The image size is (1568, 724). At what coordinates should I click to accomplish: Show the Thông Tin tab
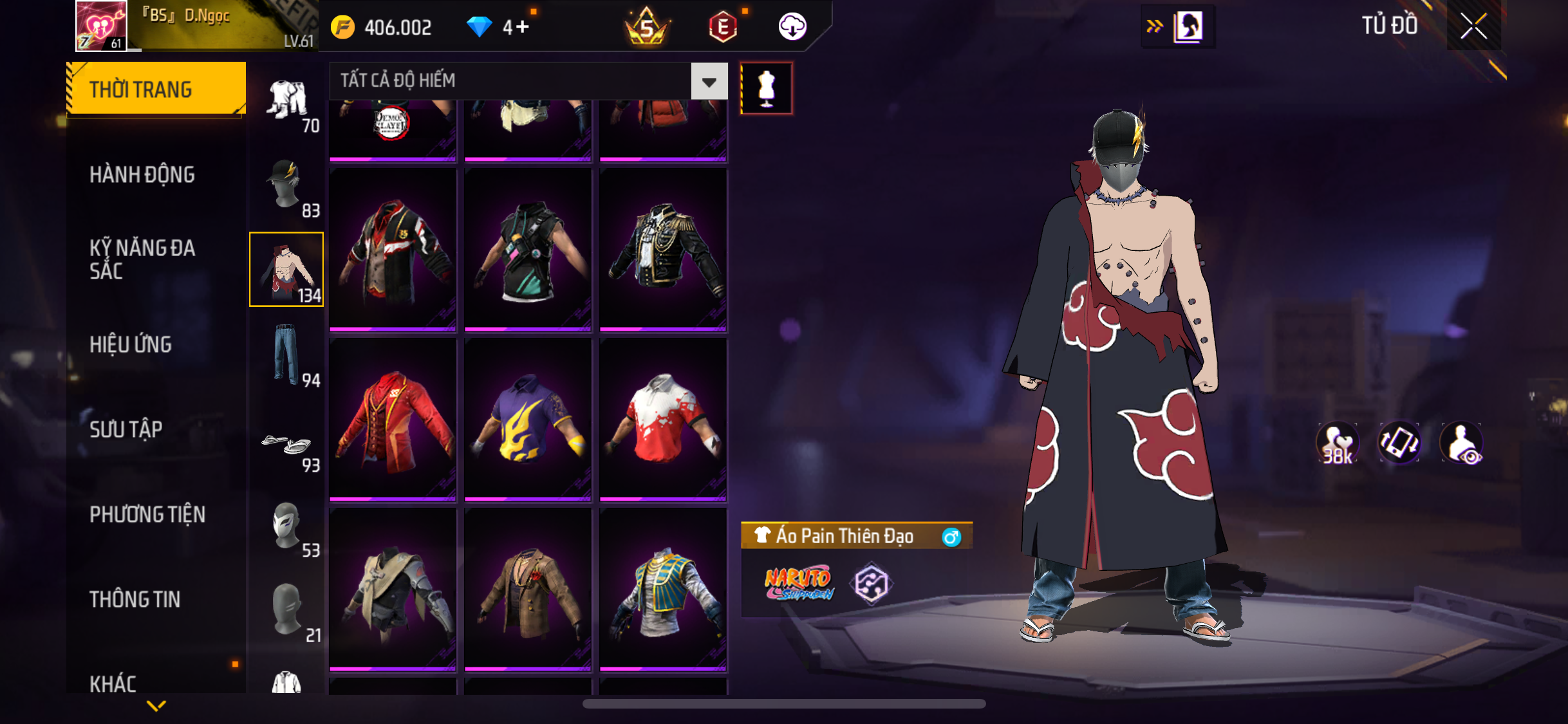click(x=135, y=599)
